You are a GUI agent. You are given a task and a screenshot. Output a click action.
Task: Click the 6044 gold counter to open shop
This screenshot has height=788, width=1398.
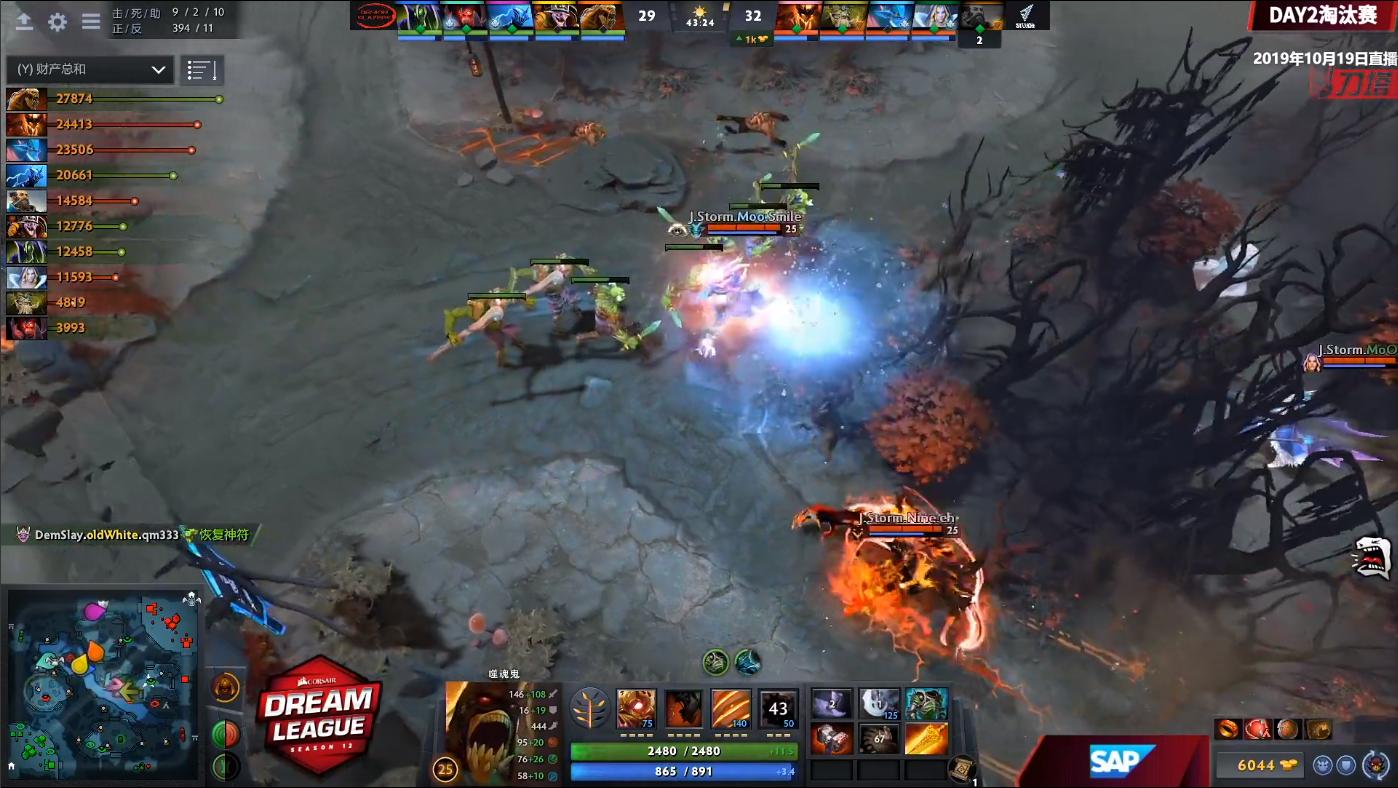coord(1258,765)
